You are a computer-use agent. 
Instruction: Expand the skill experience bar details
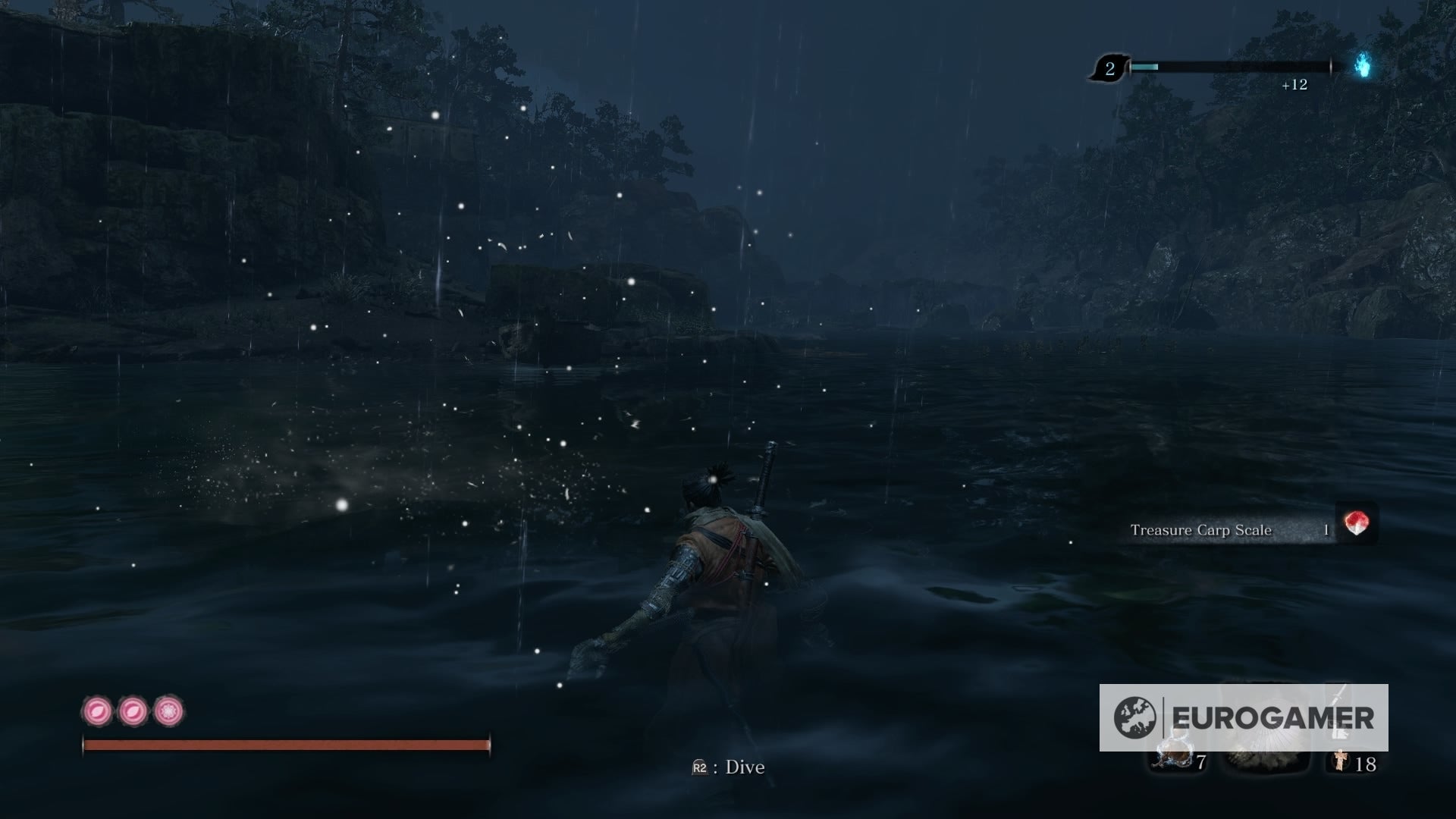coord(1228,67)
